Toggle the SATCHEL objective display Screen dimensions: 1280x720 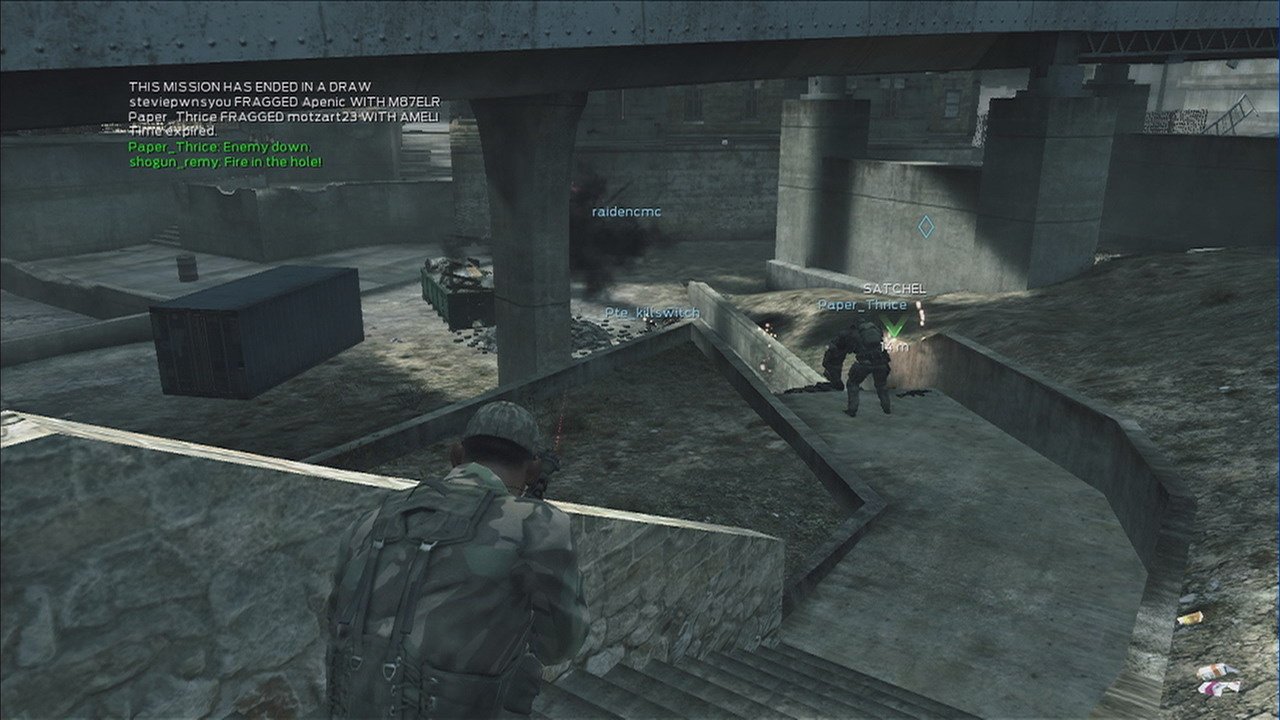[895, 288]
